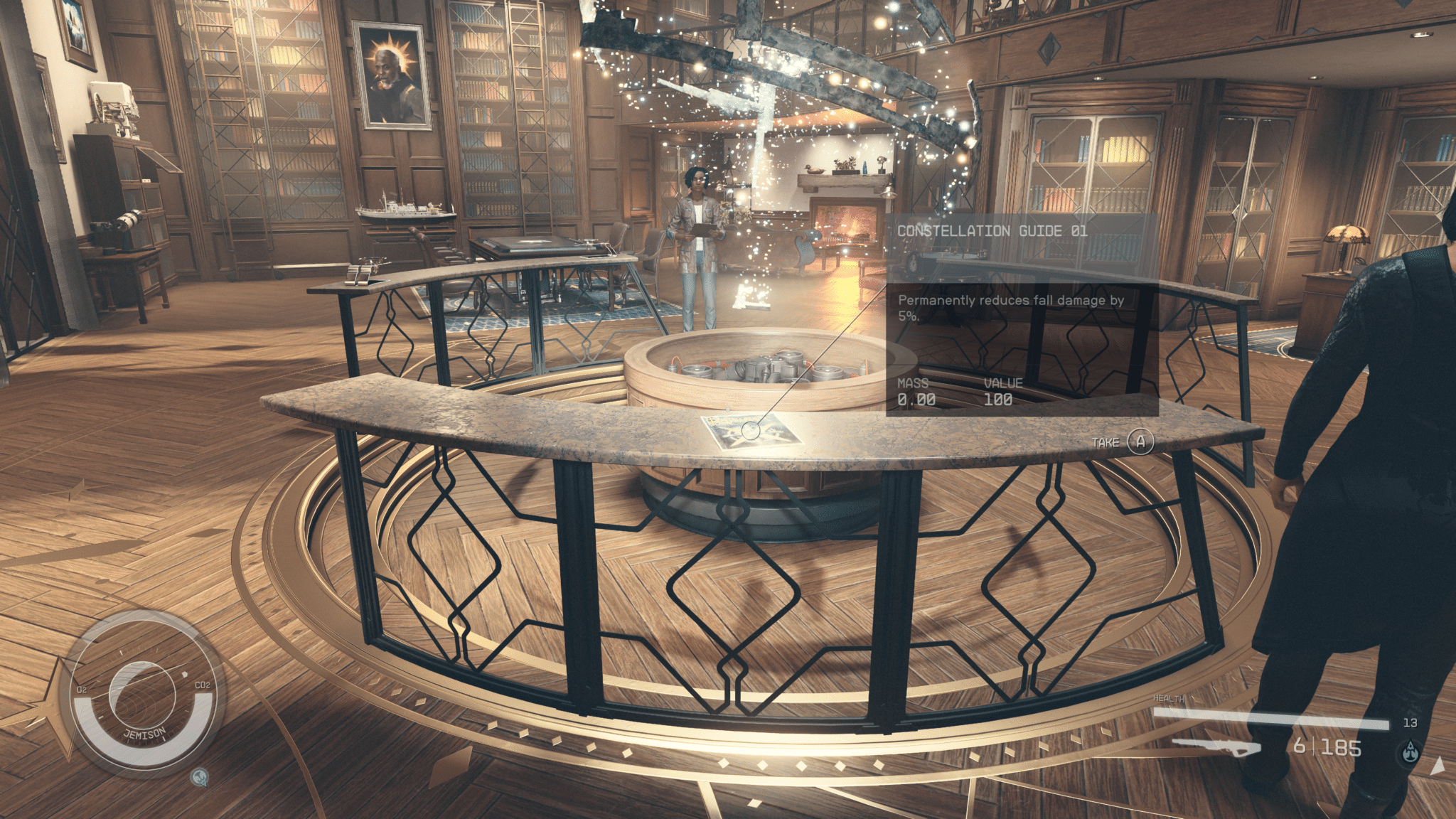Click the CO2 indicator on the compass
The image size is (1456, 819).
click(202, 685)
